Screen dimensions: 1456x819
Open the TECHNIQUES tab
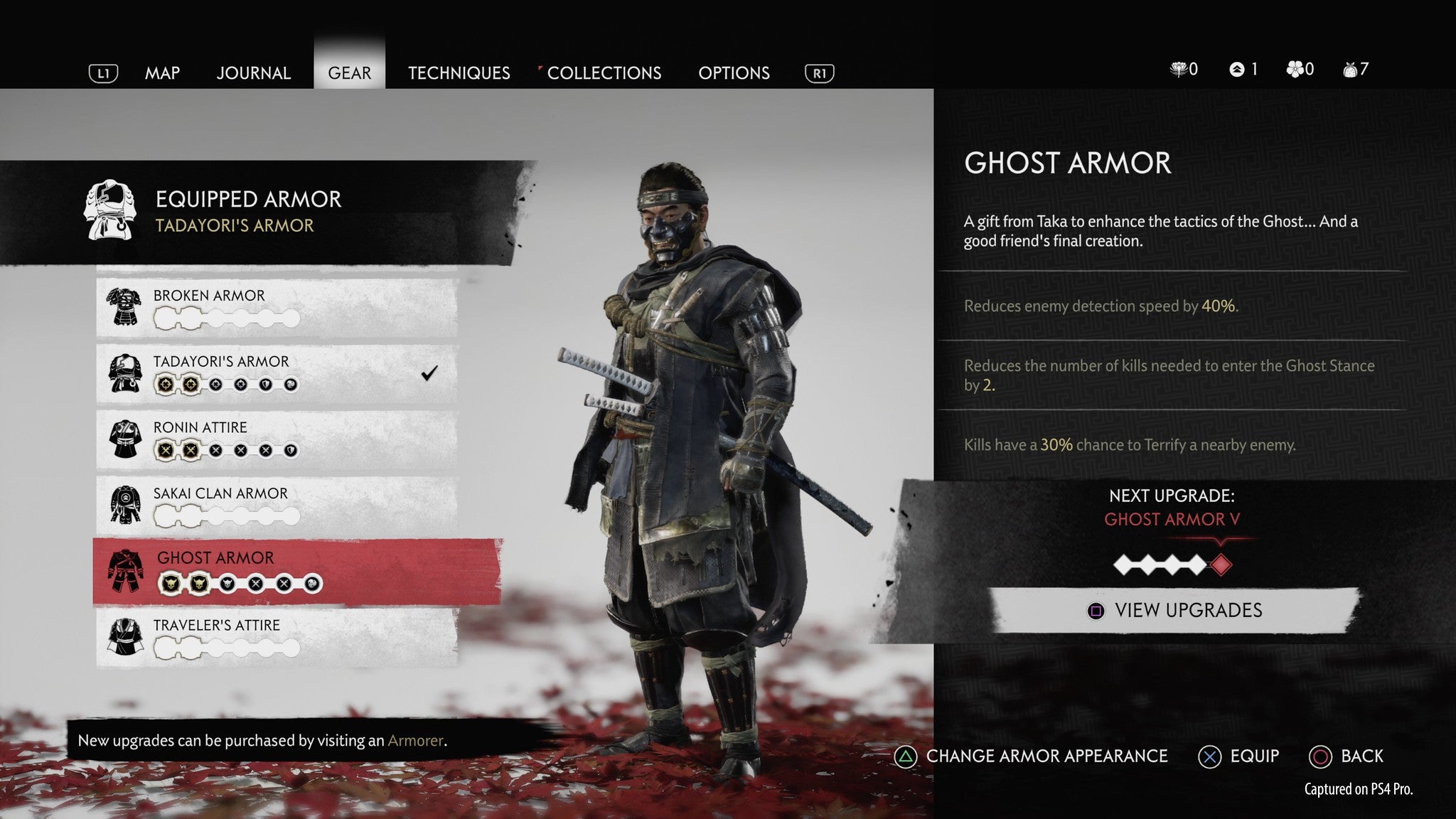click(459, 73)
